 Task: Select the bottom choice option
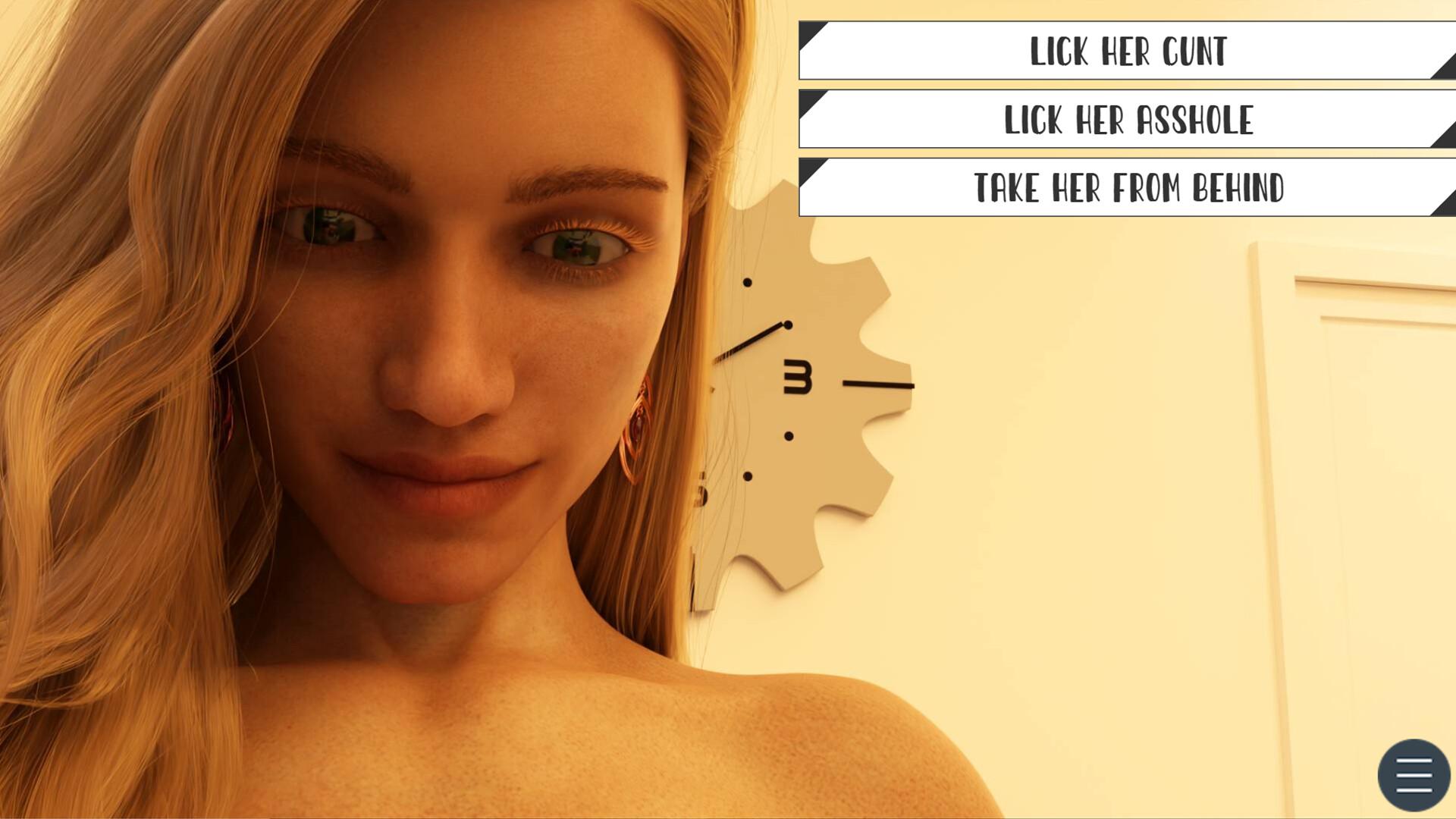tap(1127, 187)
